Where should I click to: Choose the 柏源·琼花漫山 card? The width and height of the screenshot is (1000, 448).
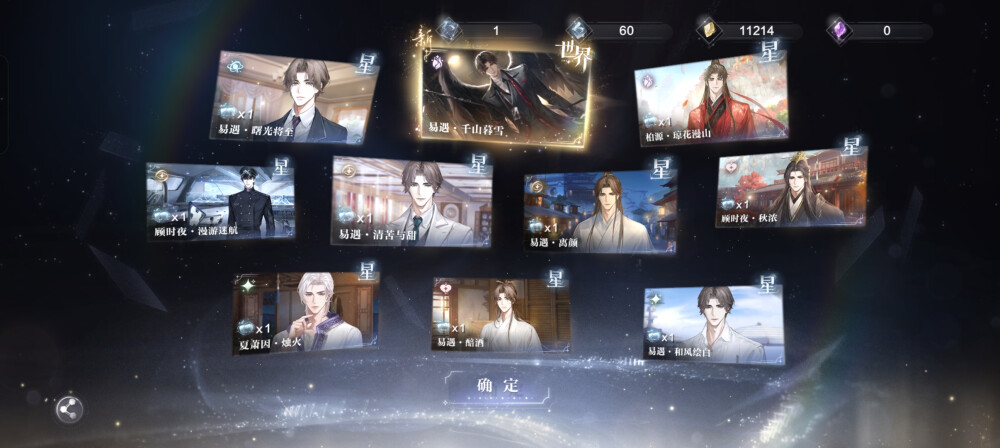[711, 100]
